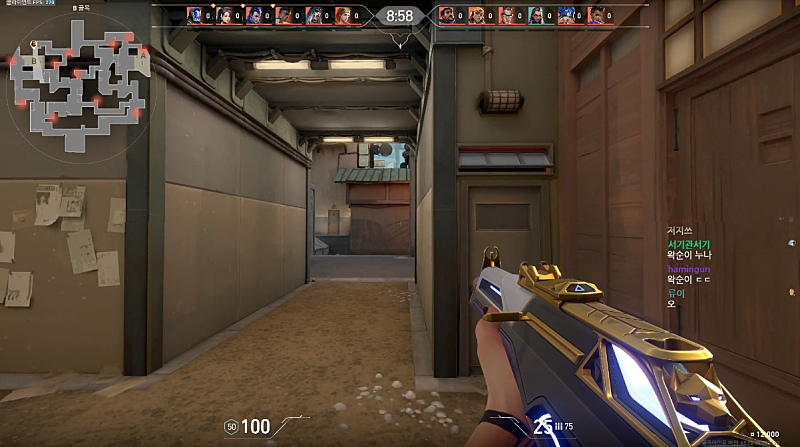Select the B site marker on the minimap
The image size is (800, 447).
click(35, 60)
